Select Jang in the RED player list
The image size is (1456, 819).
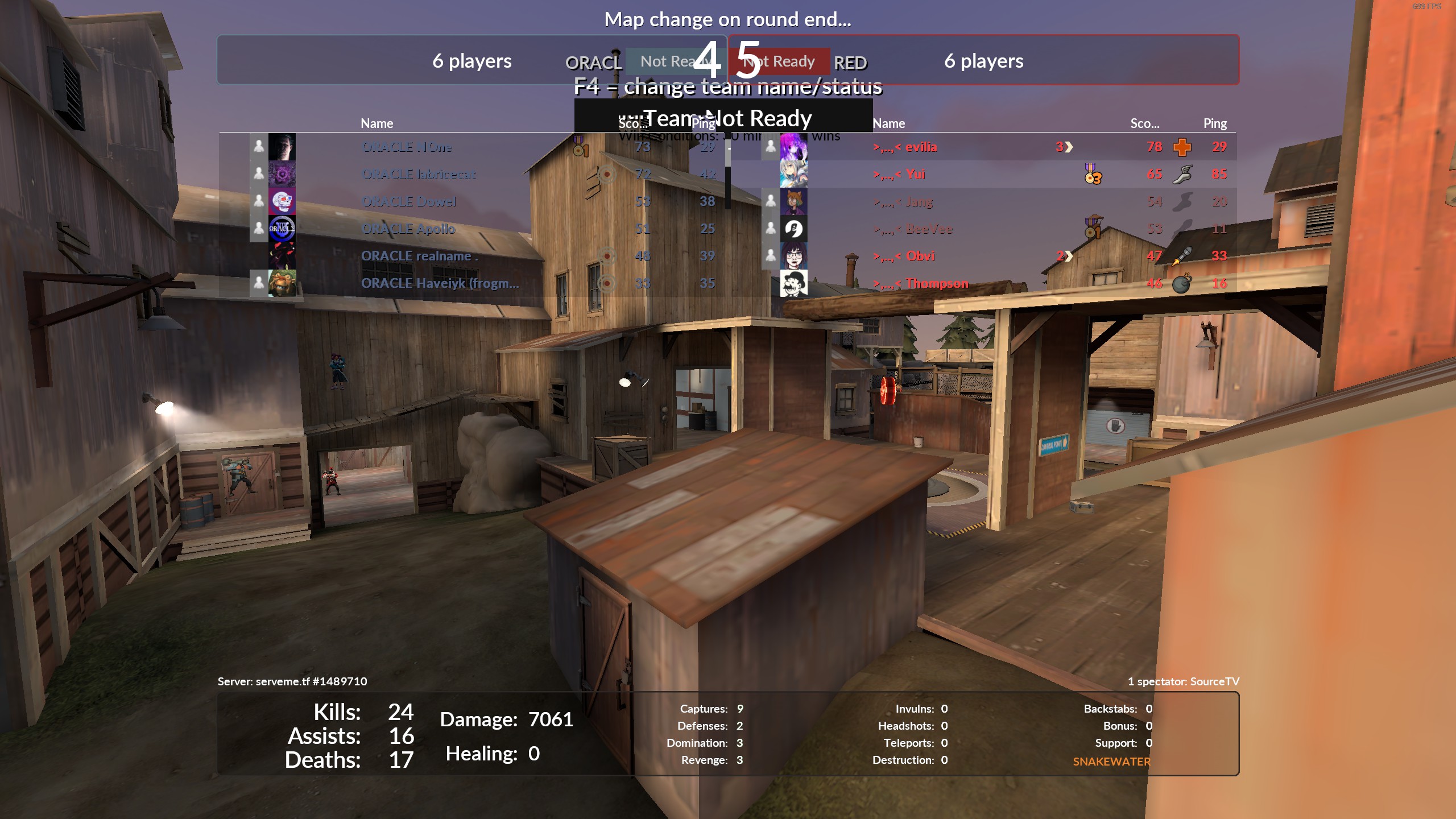coord(919,201)
